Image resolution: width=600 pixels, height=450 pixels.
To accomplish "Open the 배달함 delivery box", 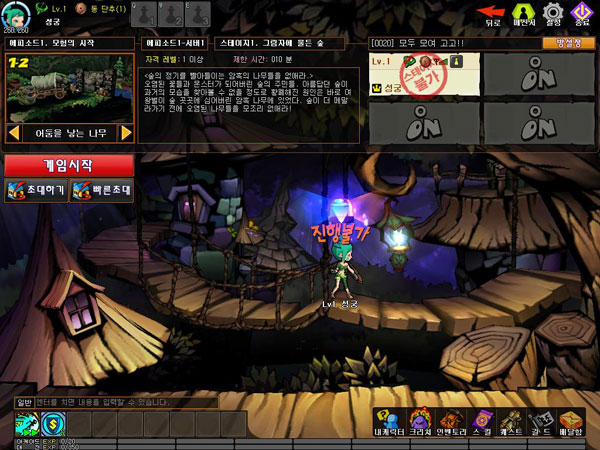I will (572, 421).
